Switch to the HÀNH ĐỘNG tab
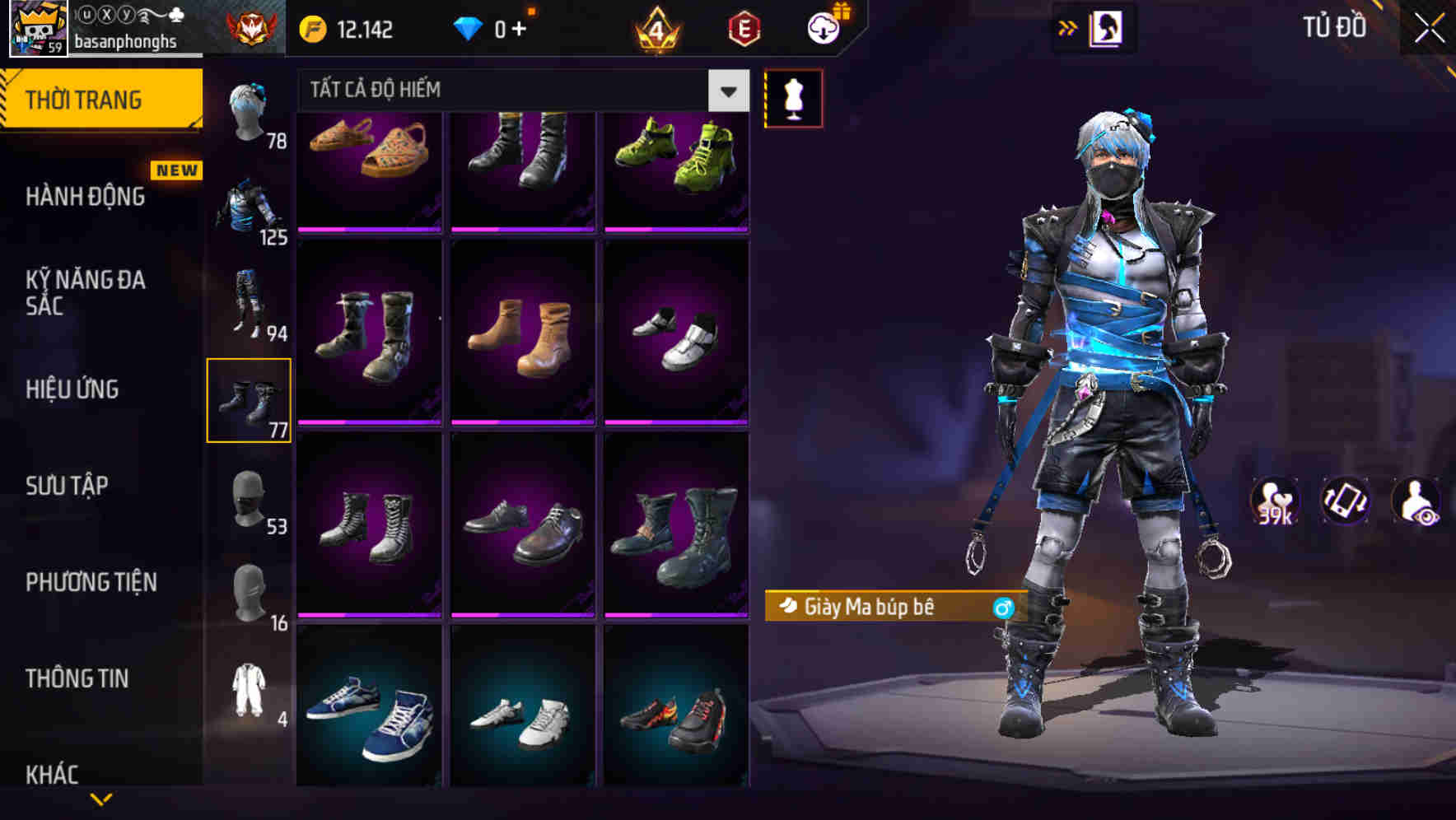Image resolution: width=1456 pixels, height=820 pixels. pos(86,197)
